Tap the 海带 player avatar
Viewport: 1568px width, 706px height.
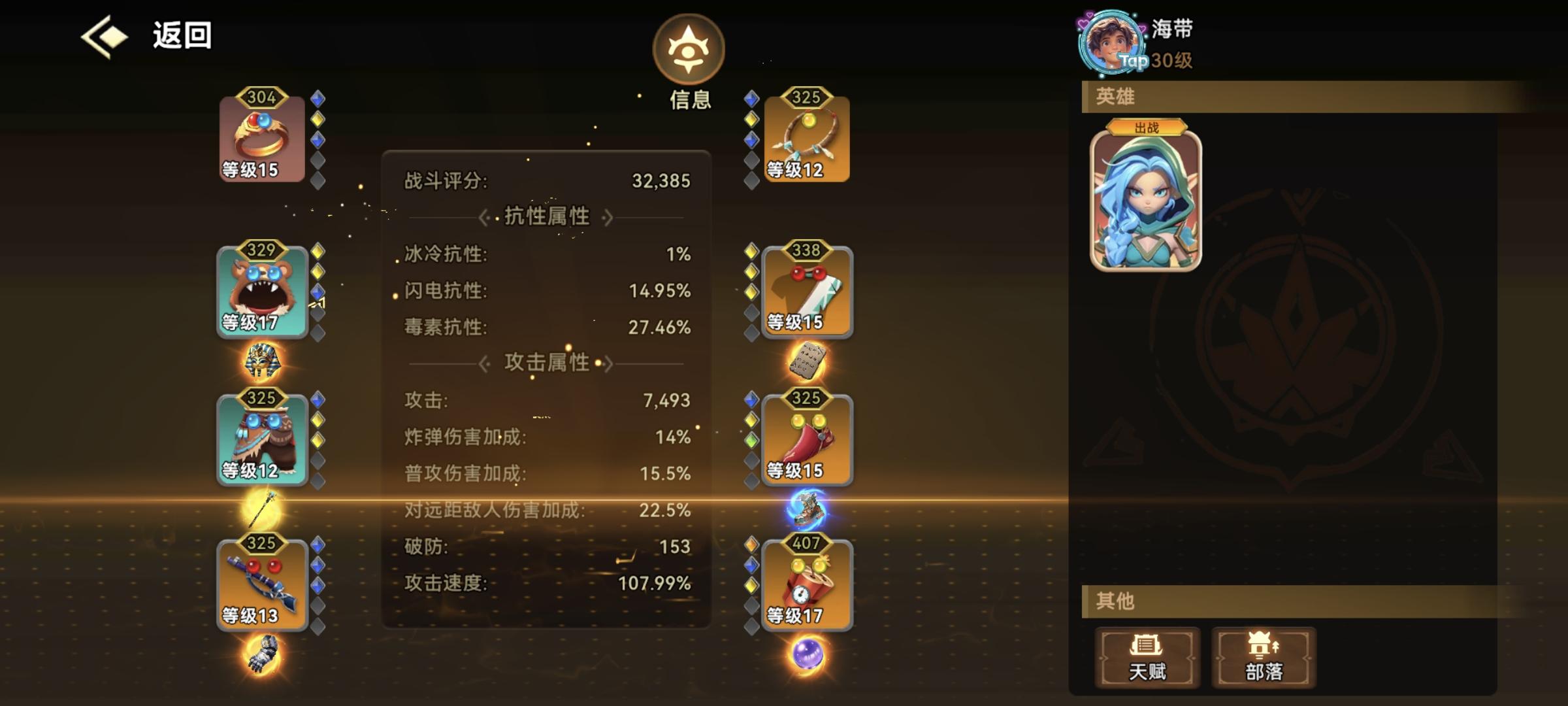(x=1111, y=41)
